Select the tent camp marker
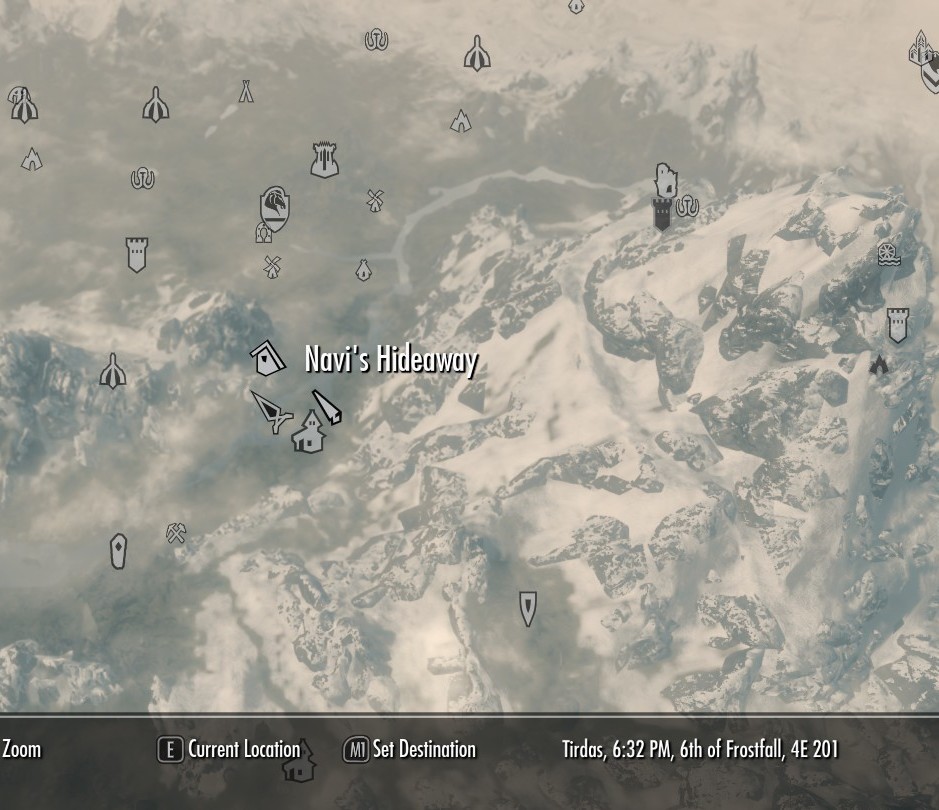Viewport: 939px width, 810px height. pyautogui.click(x=246, y=92)
